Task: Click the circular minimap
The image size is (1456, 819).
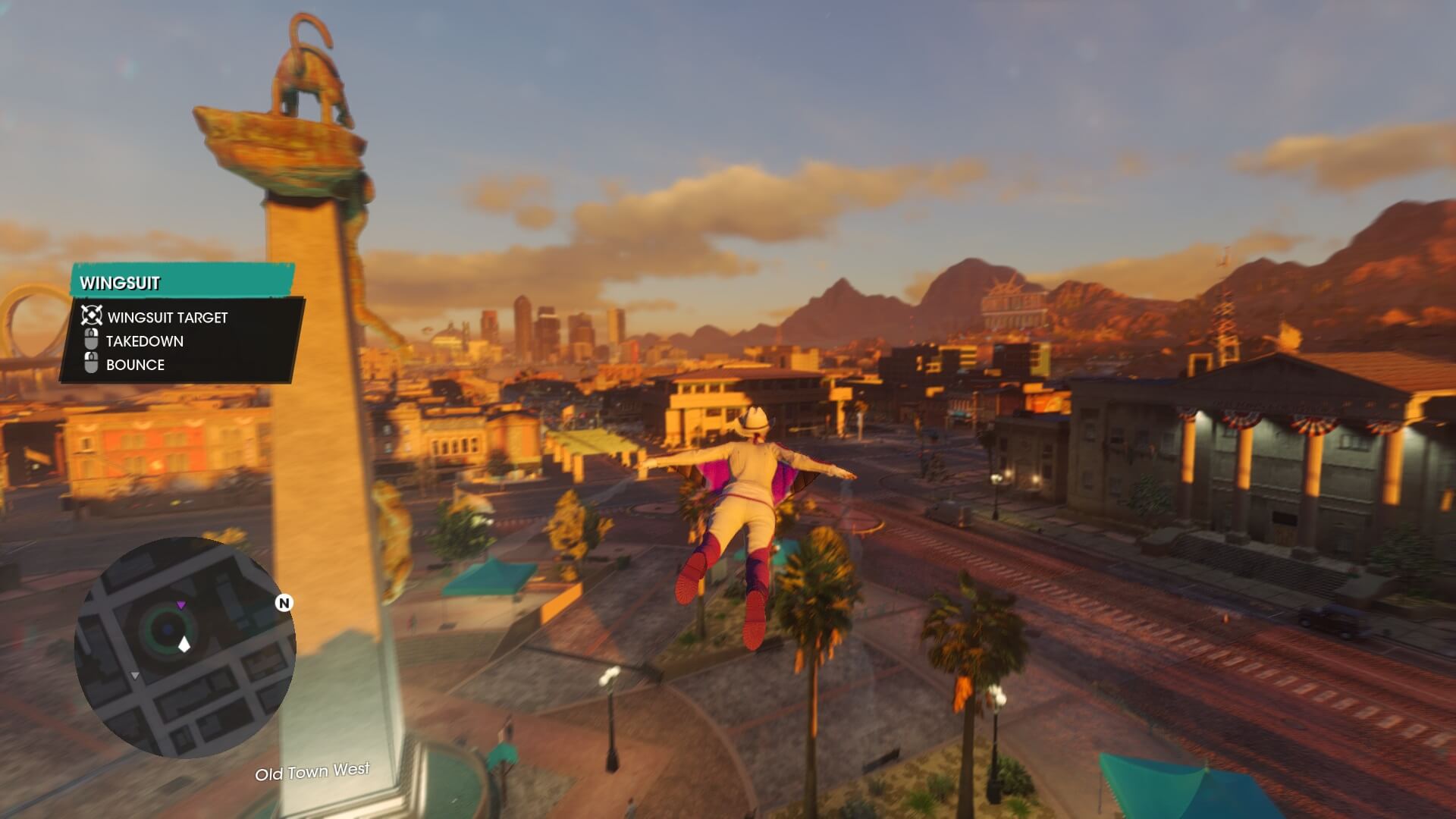Action: [x=184, y=647]
